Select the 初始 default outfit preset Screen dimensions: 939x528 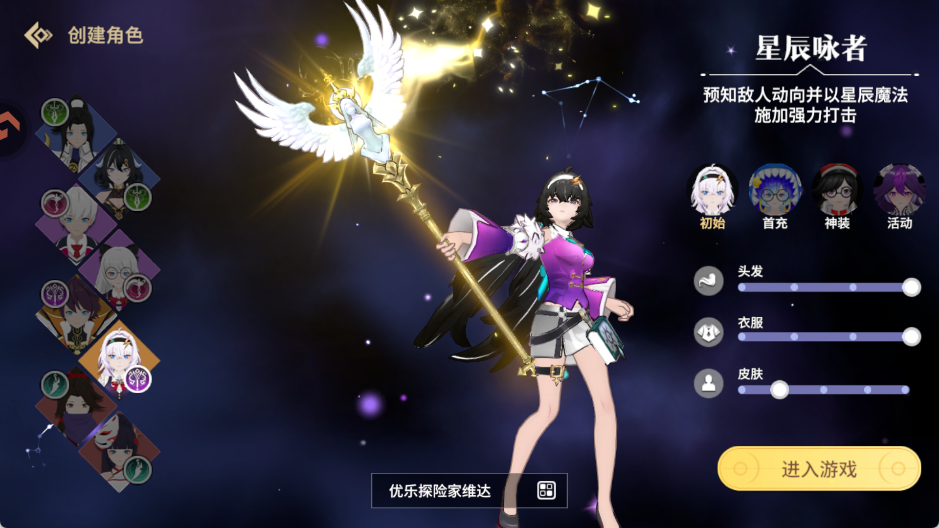[x=712, y=190]
